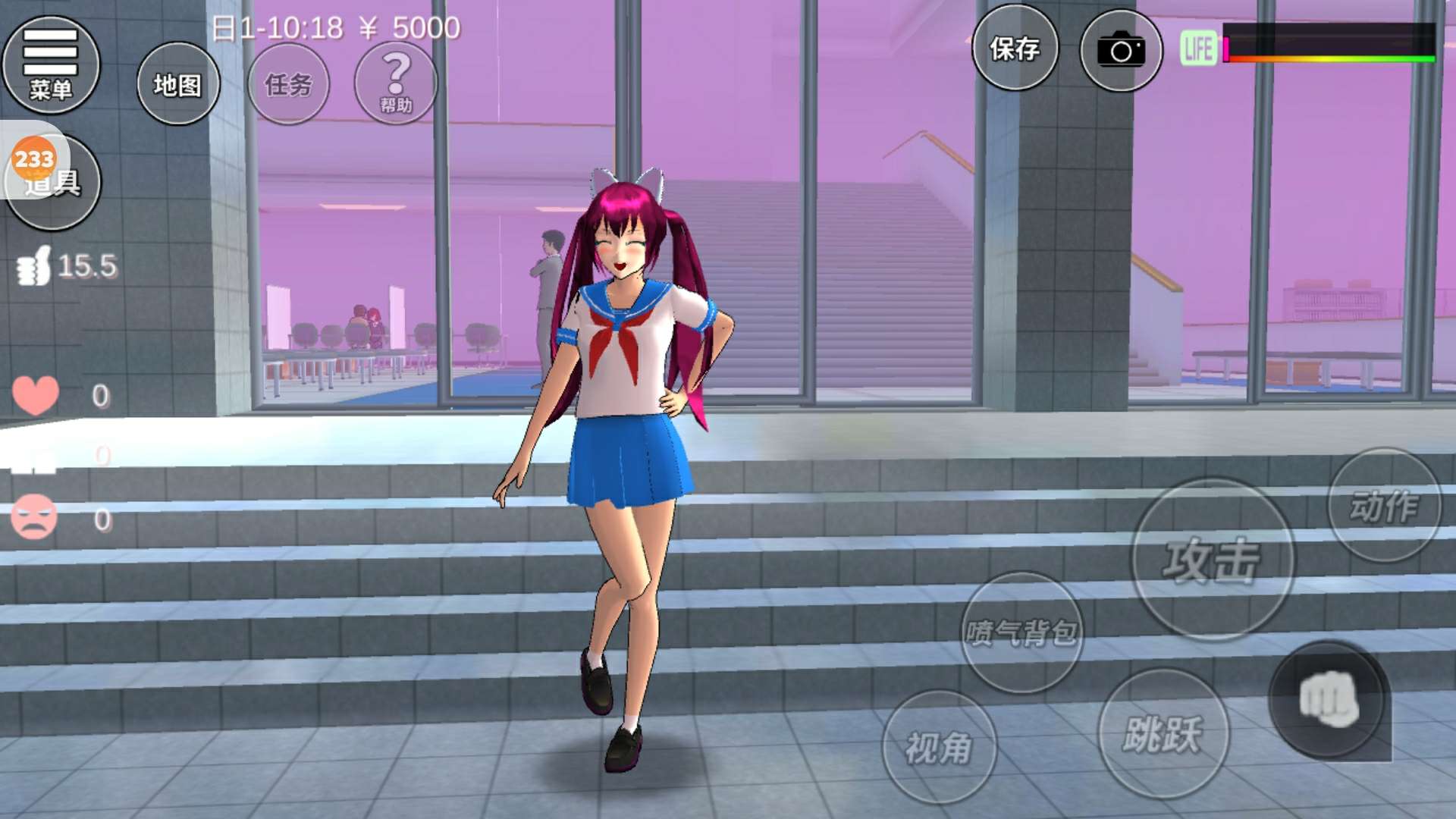Viewport: 1456px width, 819px height.
Task: Tap the 攻击 attack button
Action: click(x=1212, y=560)
